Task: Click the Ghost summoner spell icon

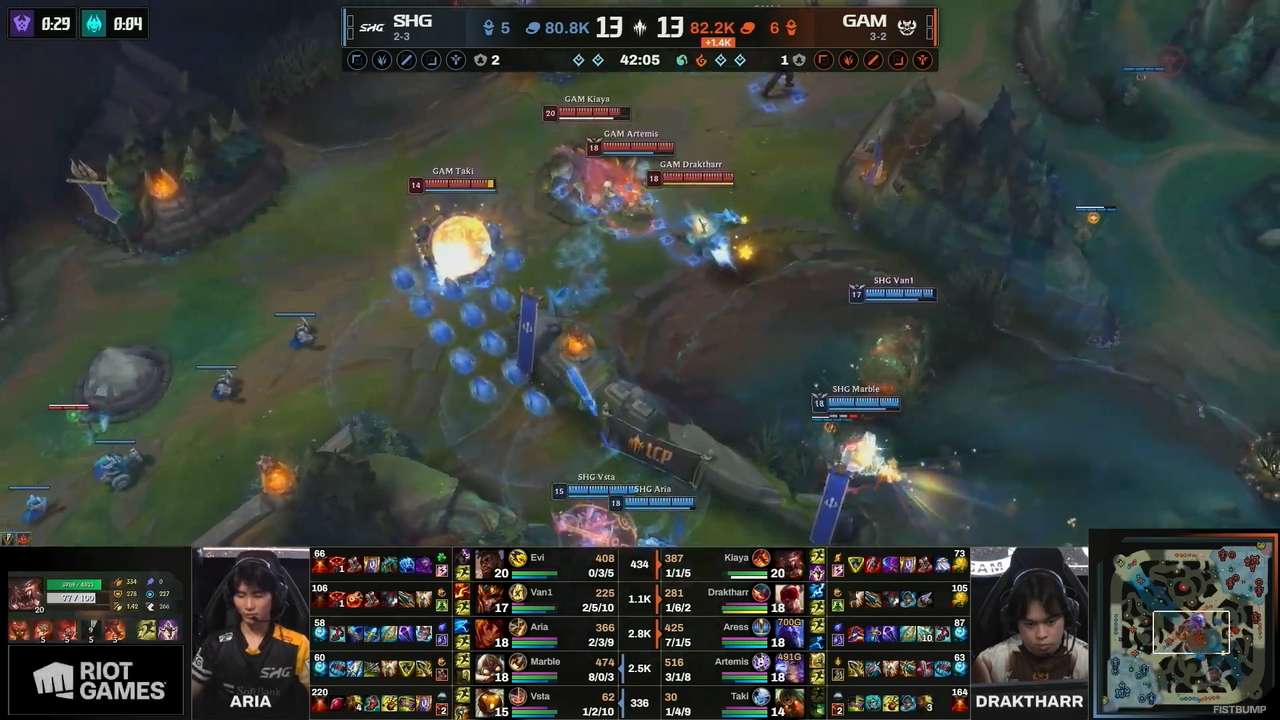Action: coord(147,630)
